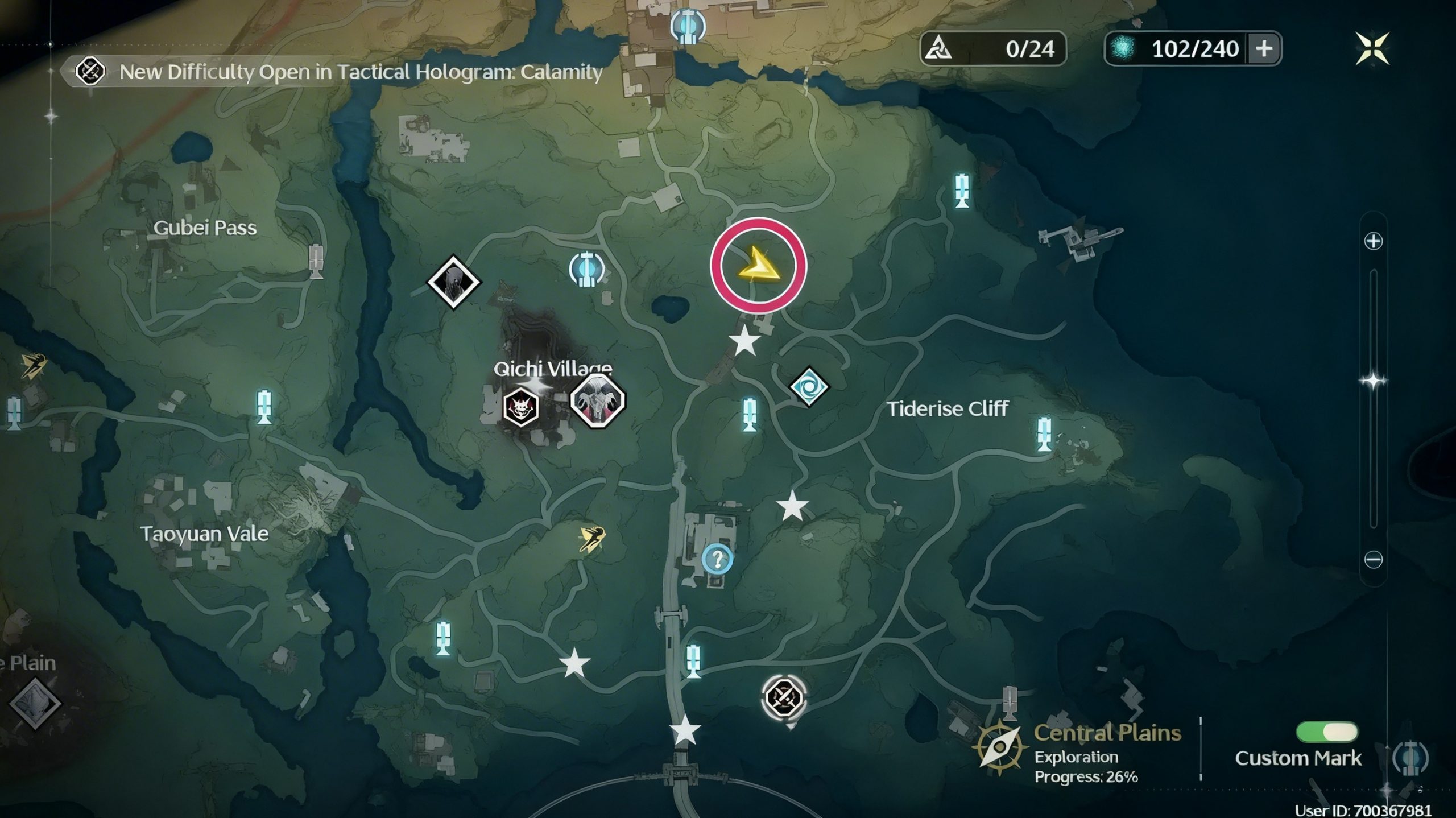
Task: Close the map with the X button
Action: [x=1372, y=48]
